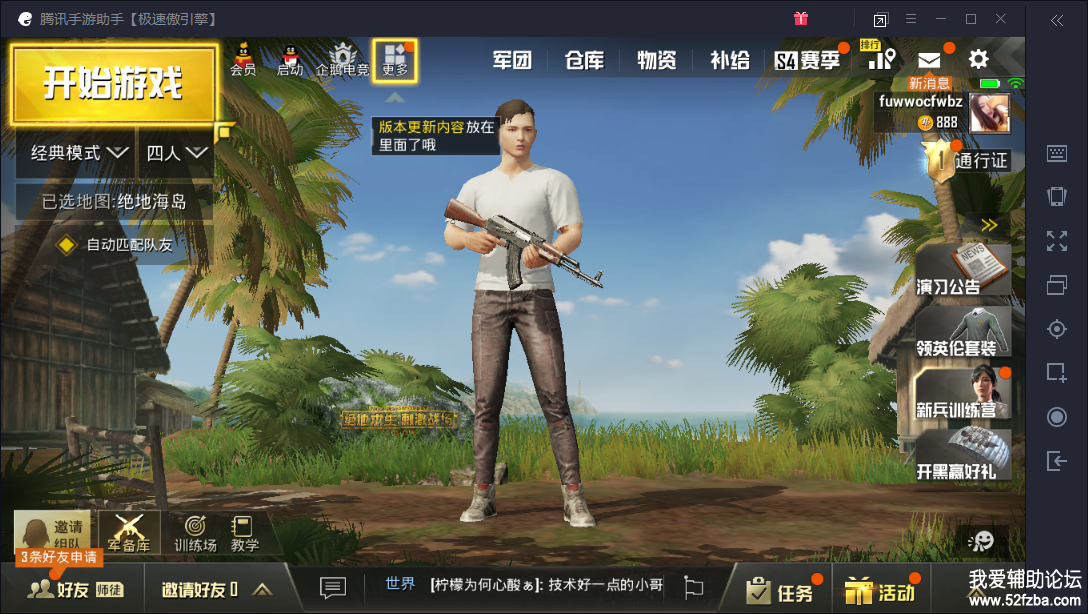Read the 演习公告 announcement
1088x614 pixels.
(x=962, y=270)
